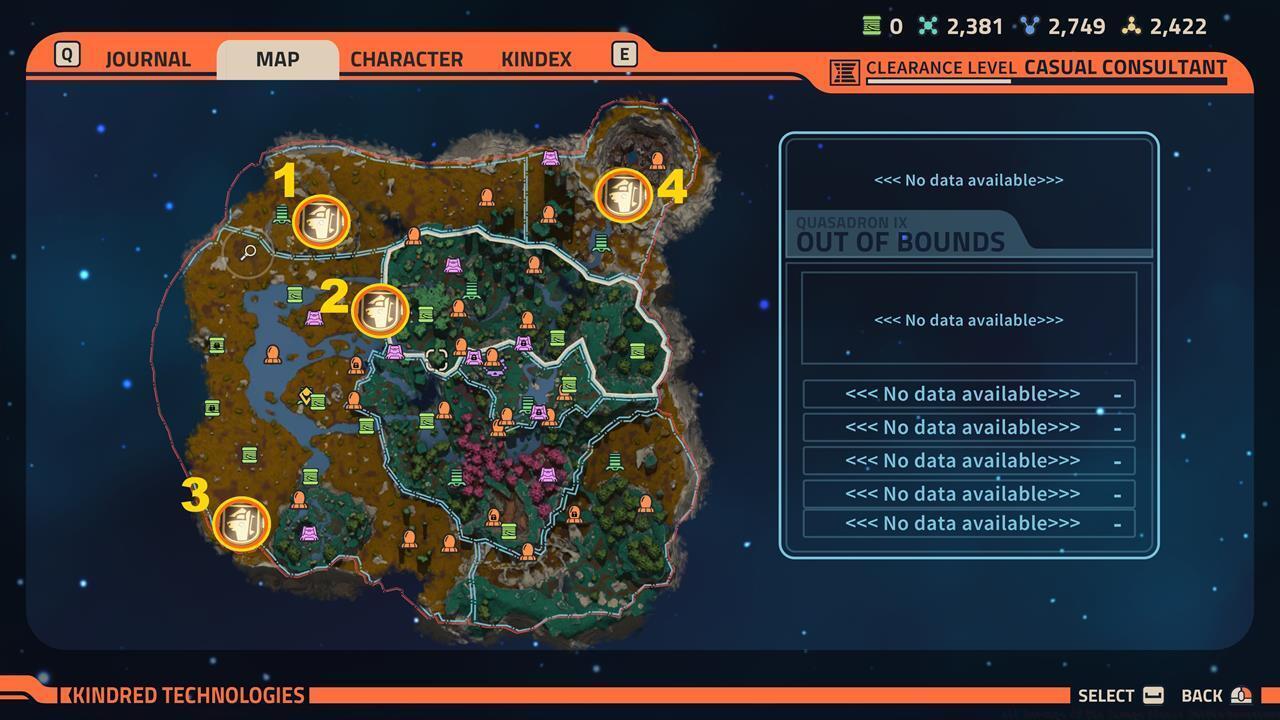The image size is (1280, 720).
Task: Click the green spool resource icon showing 0
Action: (x=871, y=26)
